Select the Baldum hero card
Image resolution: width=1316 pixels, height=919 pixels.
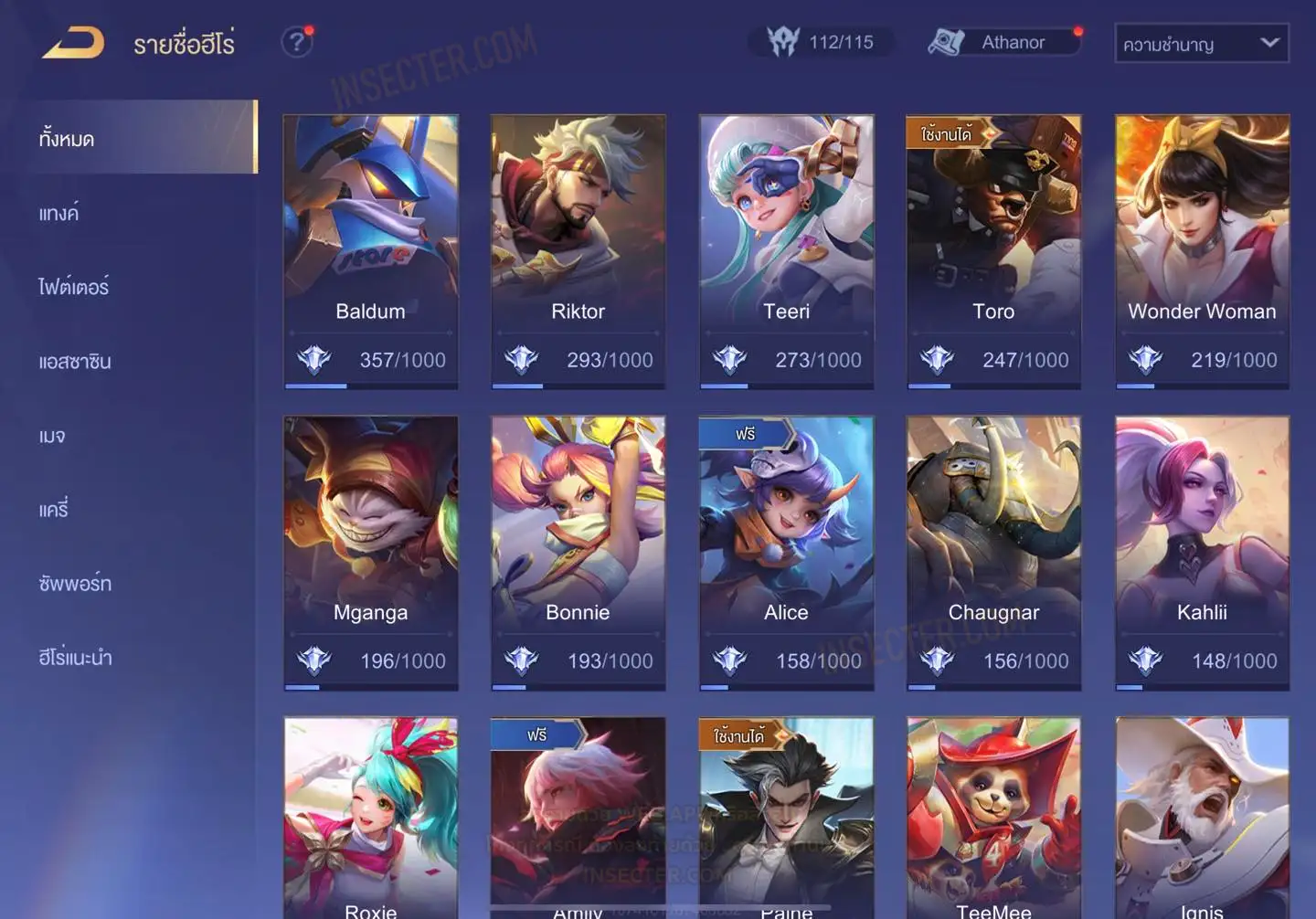pyautogui.click(x=370, y=251)
